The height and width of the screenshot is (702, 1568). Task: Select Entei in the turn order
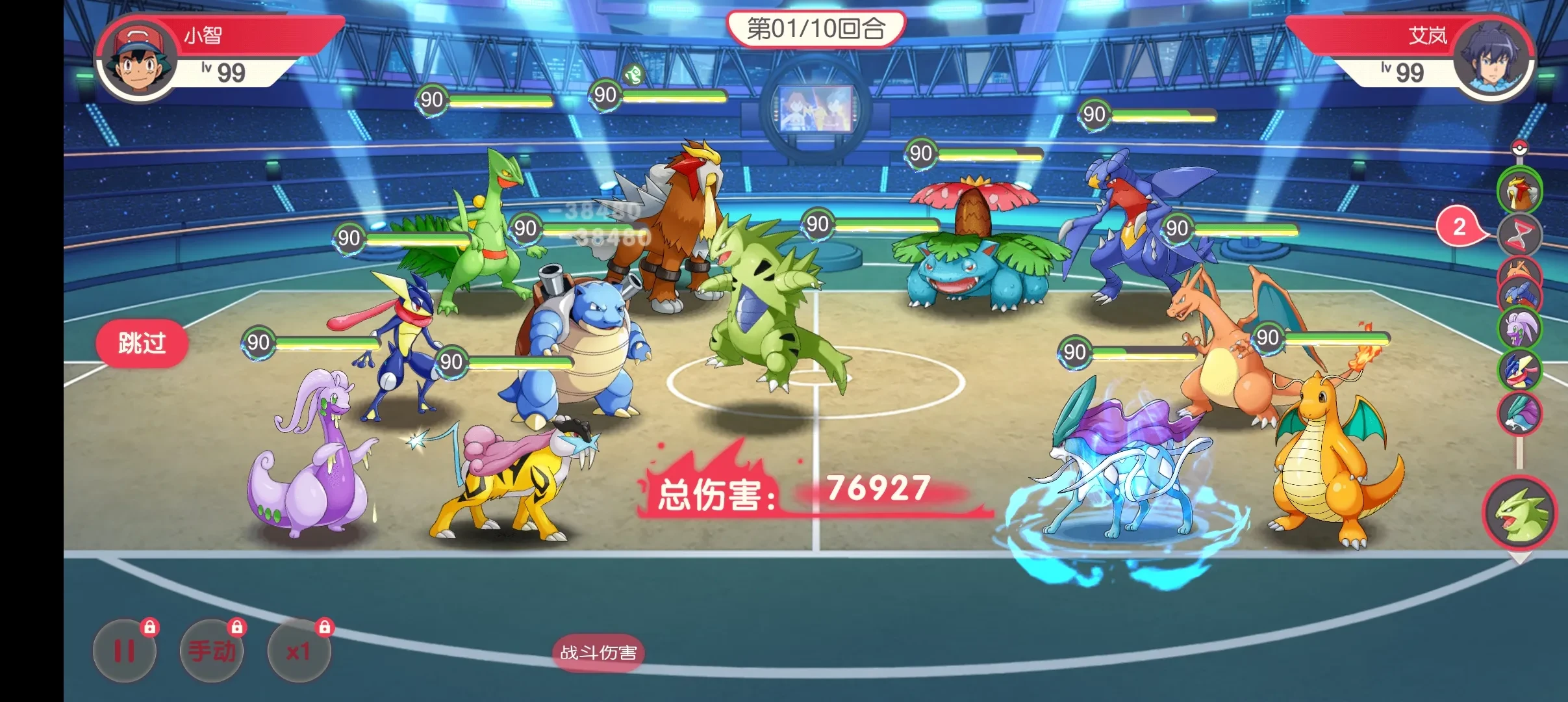point(1520,191)
